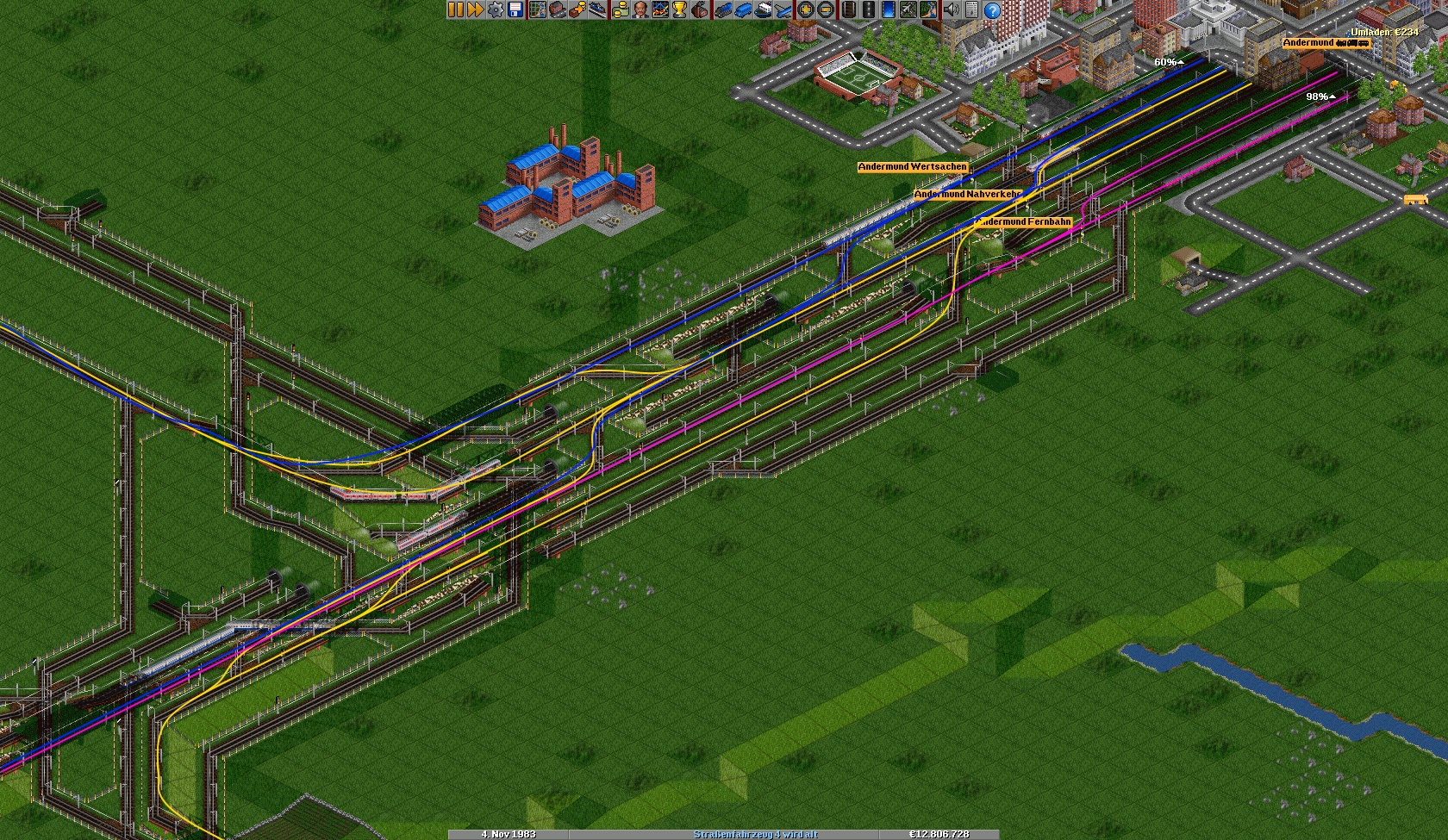
Task: Open the gear game options menu
Action: click(496, 9)
